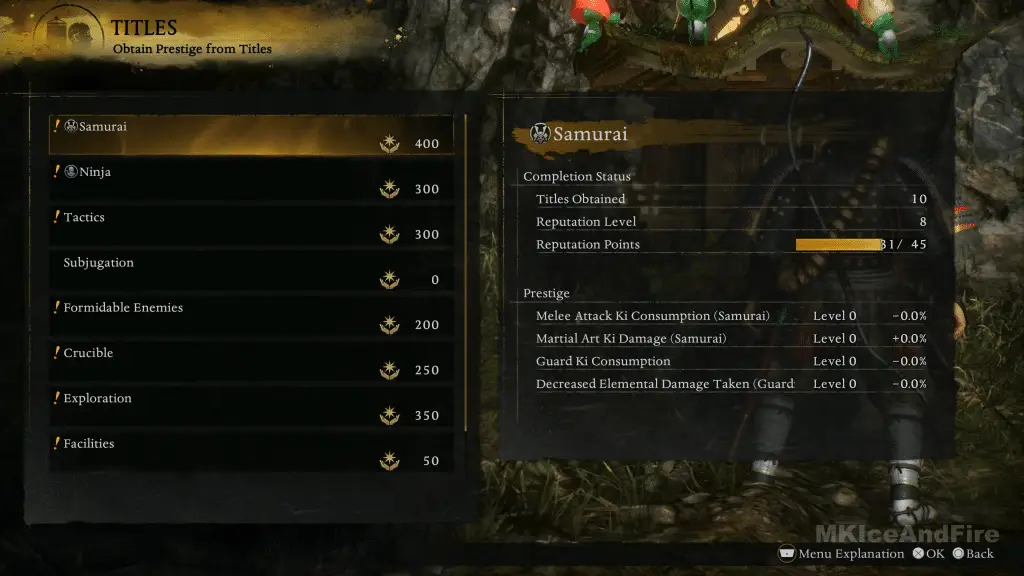Pick Decreased Elemental Damage Taken prestige

(x=730, y=384)
